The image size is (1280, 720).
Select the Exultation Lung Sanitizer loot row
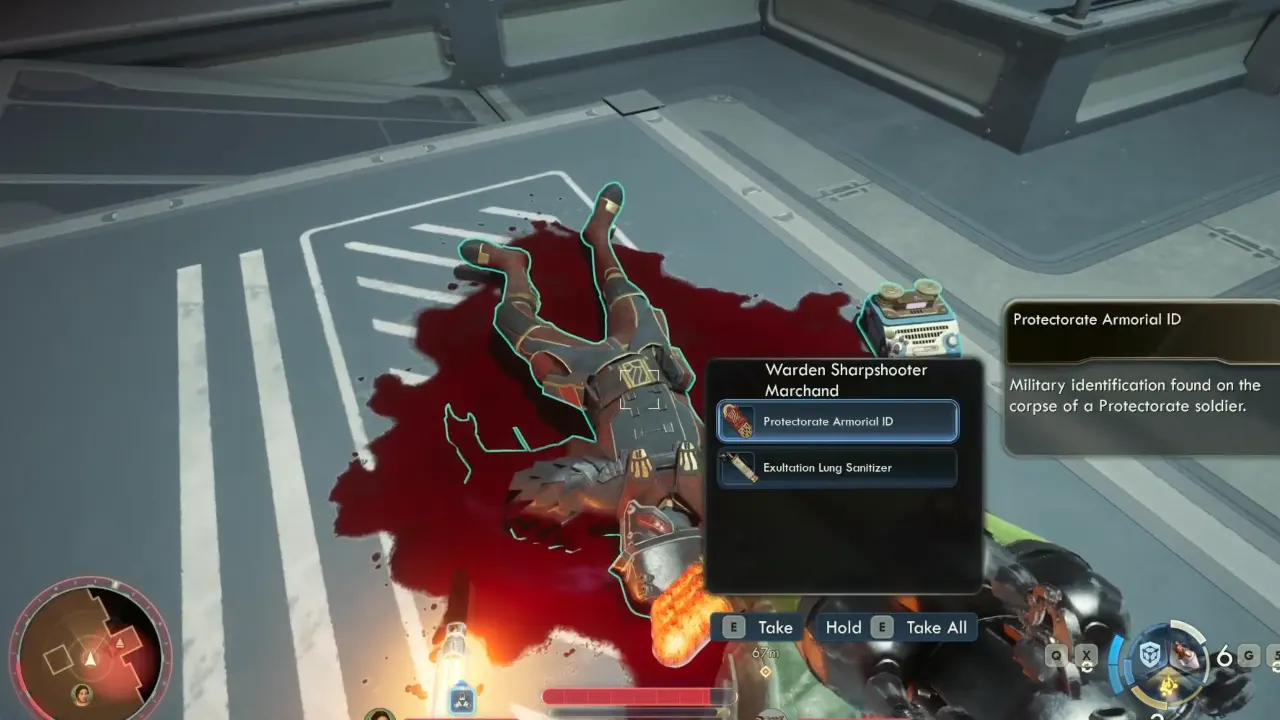pos(837,467)
